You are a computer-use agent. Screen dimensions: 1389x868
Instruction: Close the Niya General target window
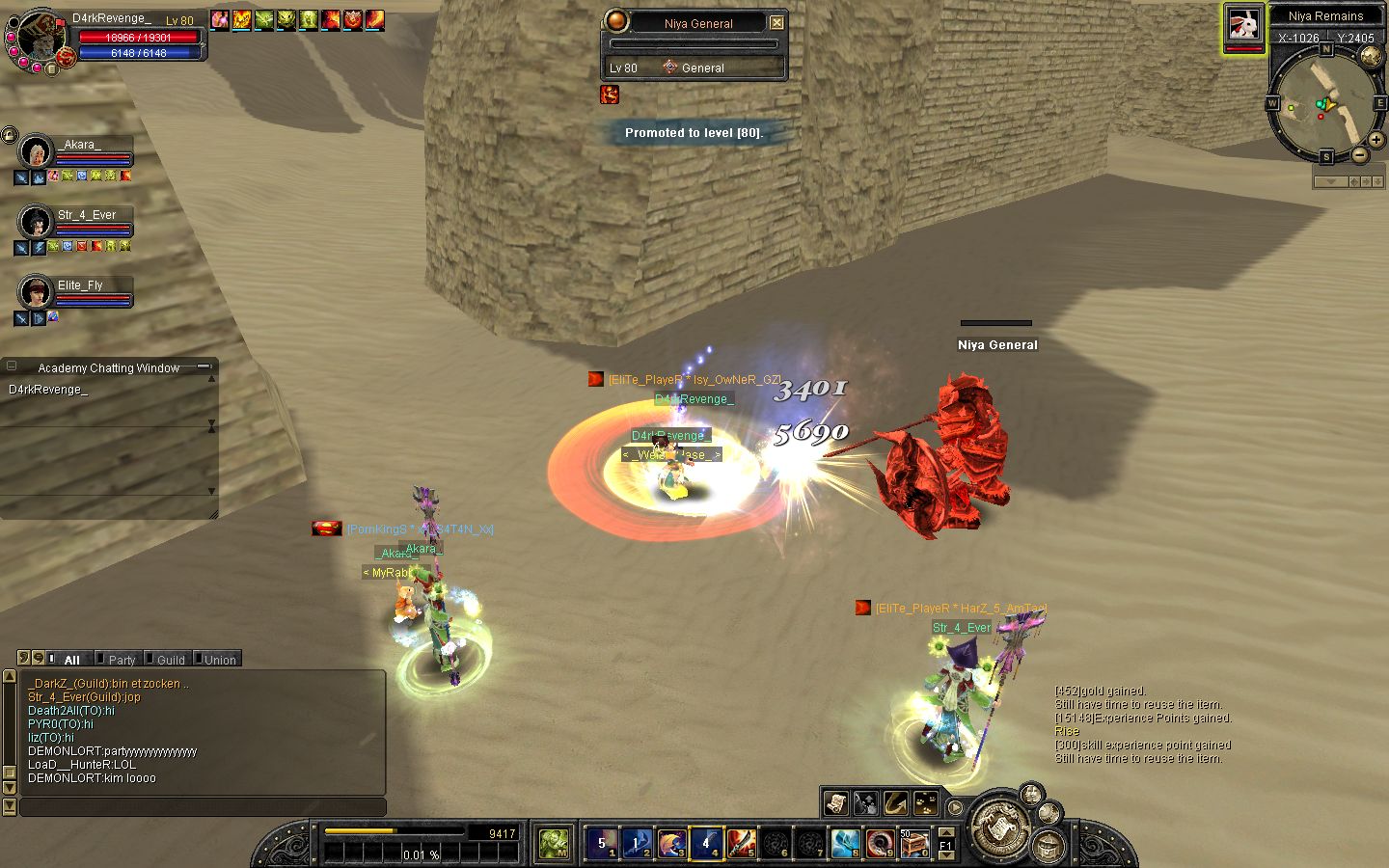776,22
